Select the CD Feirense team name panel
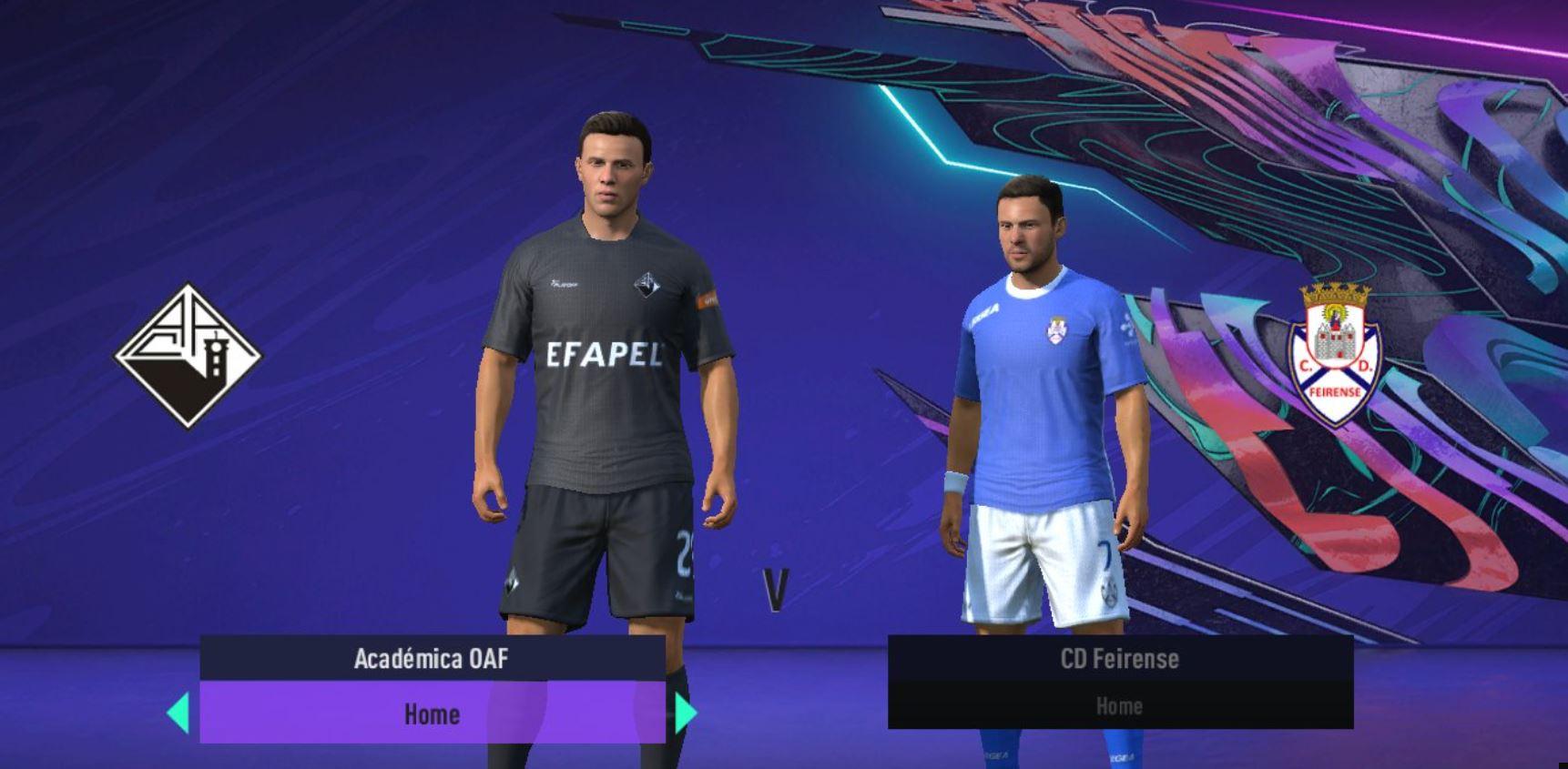This screenshot has width=1568, height=769. (1119, 658)
